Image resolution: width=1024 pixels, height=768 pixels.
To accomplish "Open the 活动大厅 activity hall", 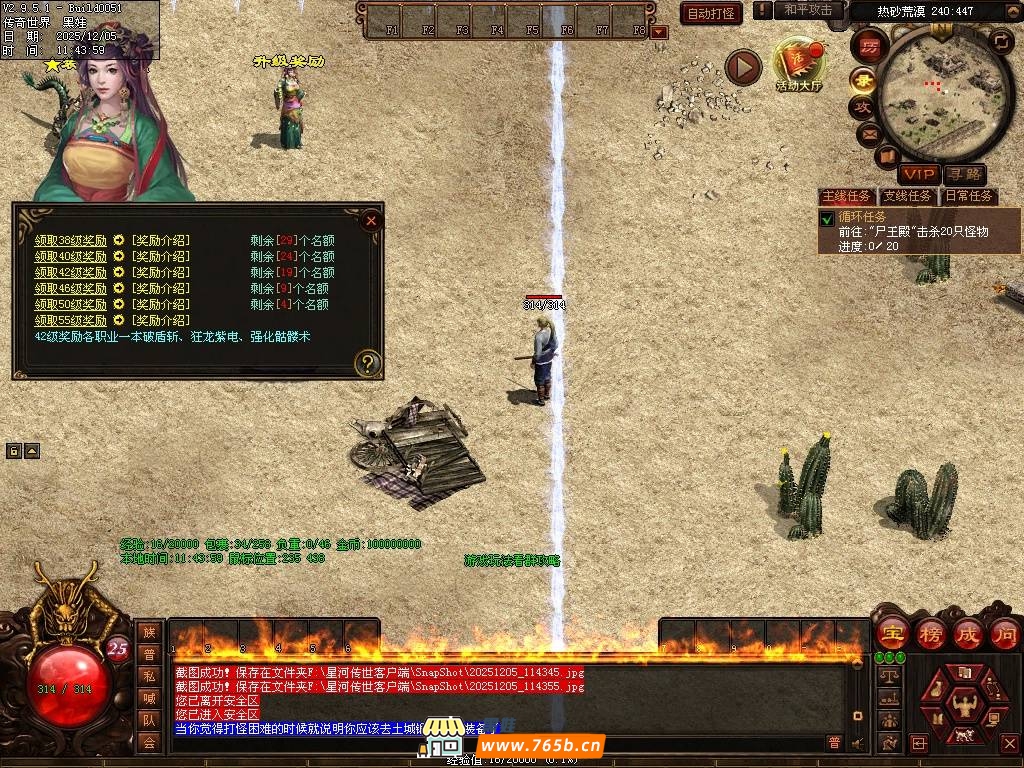I will click(798, 64).
